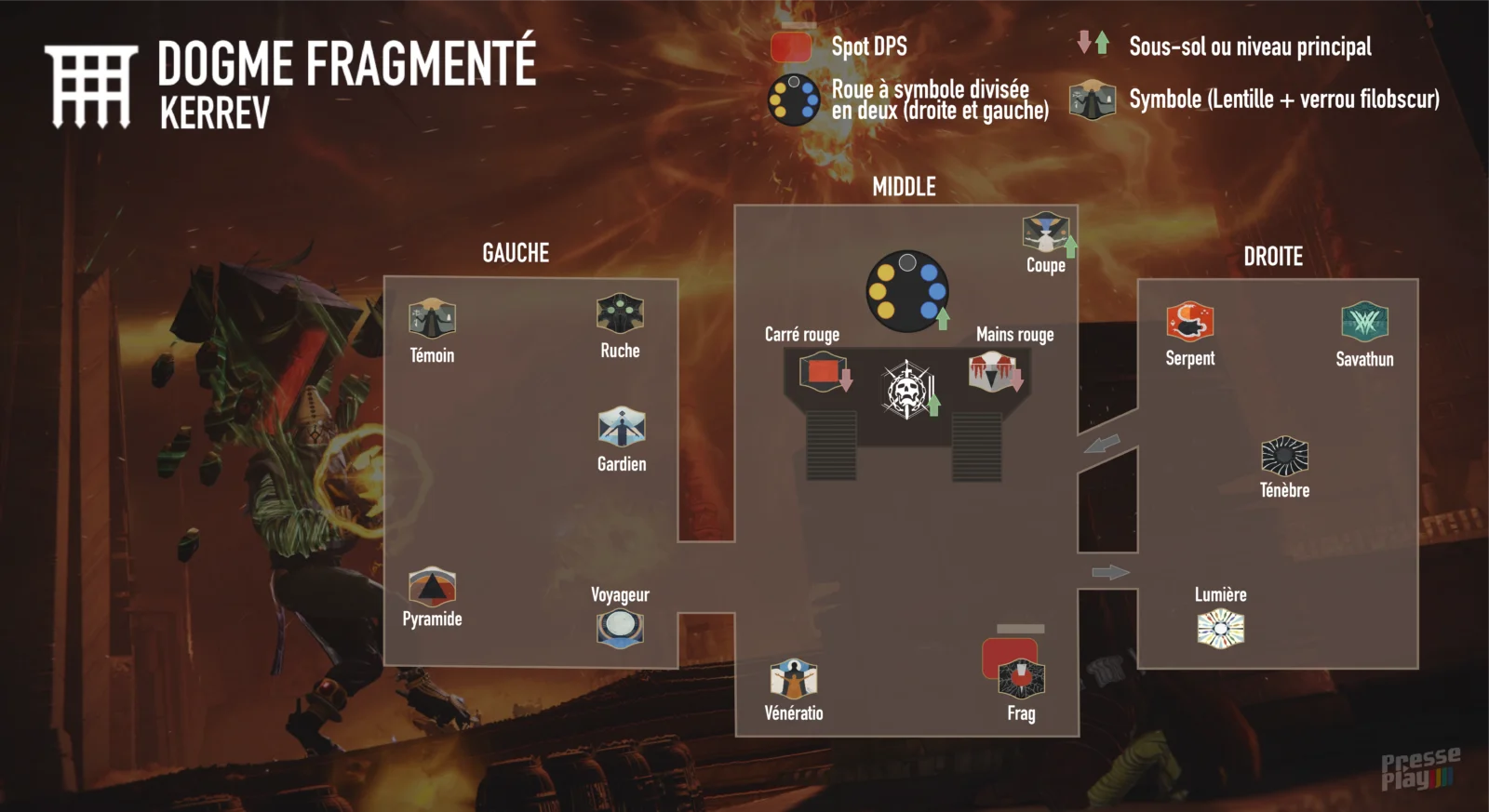Click the Voyageur symbol marker
The height and width of the screenshot is (812, 1489).
620,628
